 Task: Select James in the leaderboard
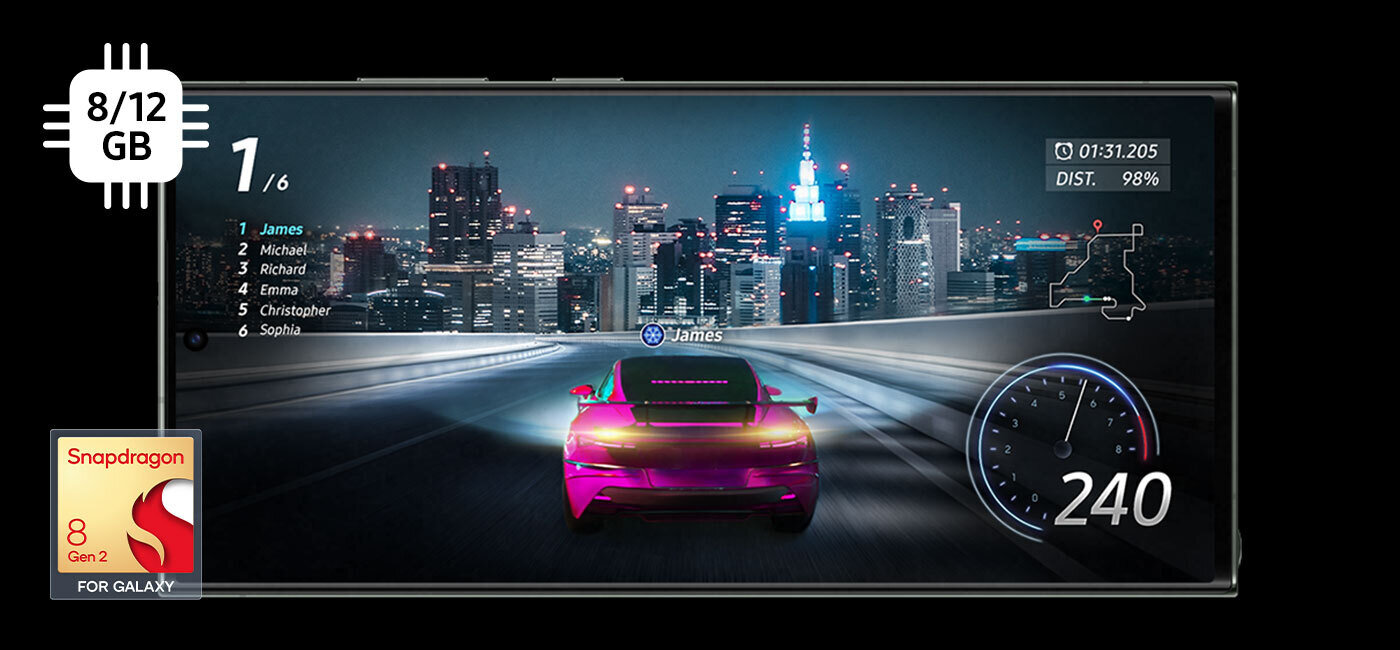pyautogui.click(x=280, y=230)
